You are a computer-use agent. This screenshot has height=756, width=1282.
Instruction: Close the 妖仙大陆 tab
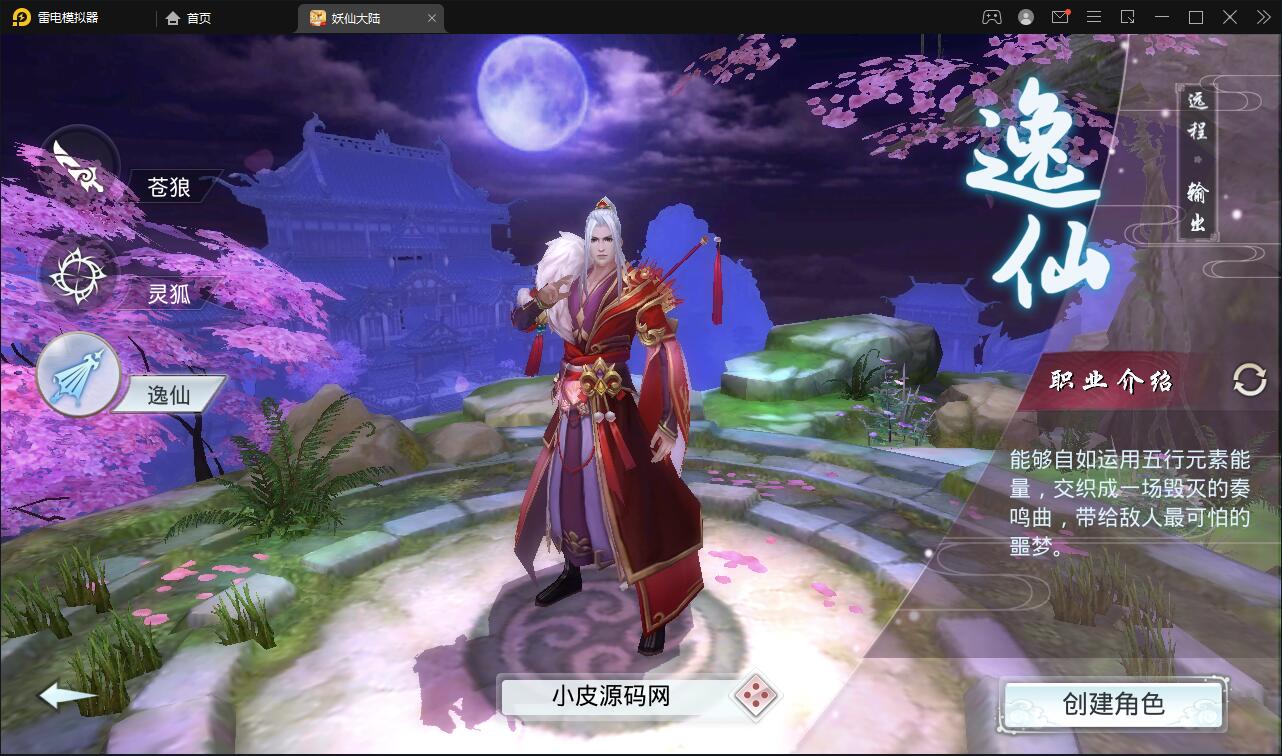pyautogui.click(x=431, y=17)
